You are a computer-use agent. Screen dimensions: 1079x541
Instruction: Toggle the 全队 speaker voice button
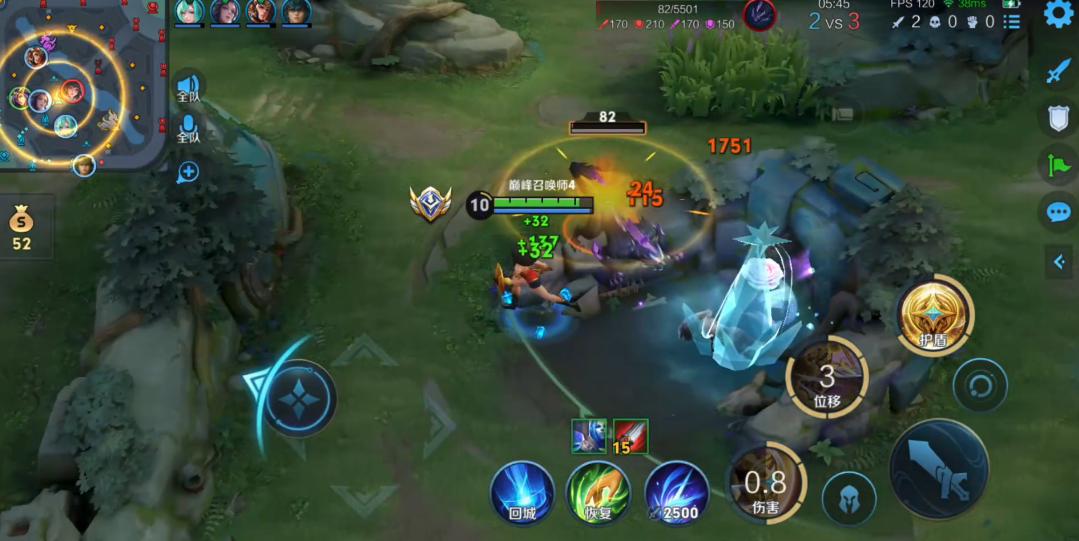click(188, 88)
